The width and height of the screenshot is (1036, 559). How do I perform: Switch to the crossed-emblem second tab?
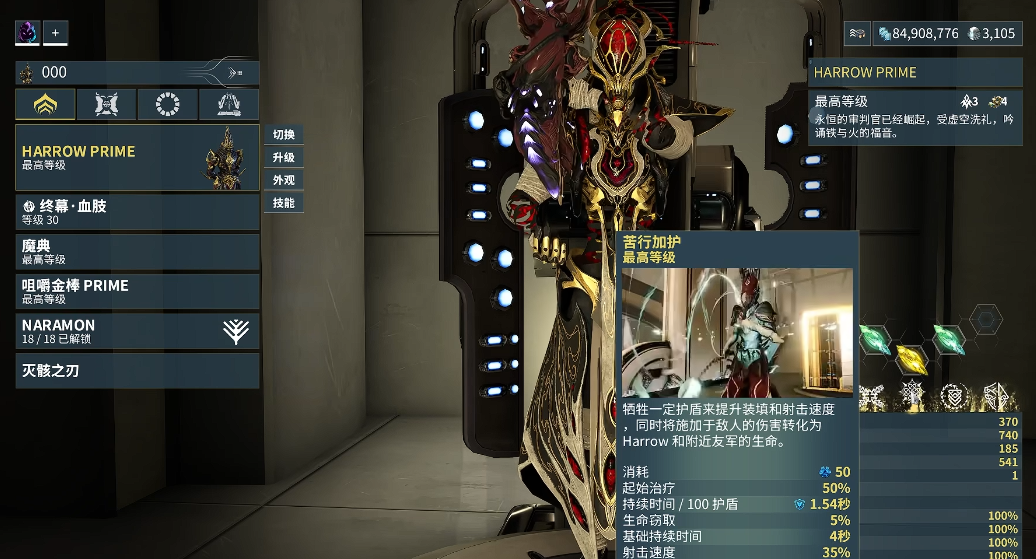click(x=107, y=104)
